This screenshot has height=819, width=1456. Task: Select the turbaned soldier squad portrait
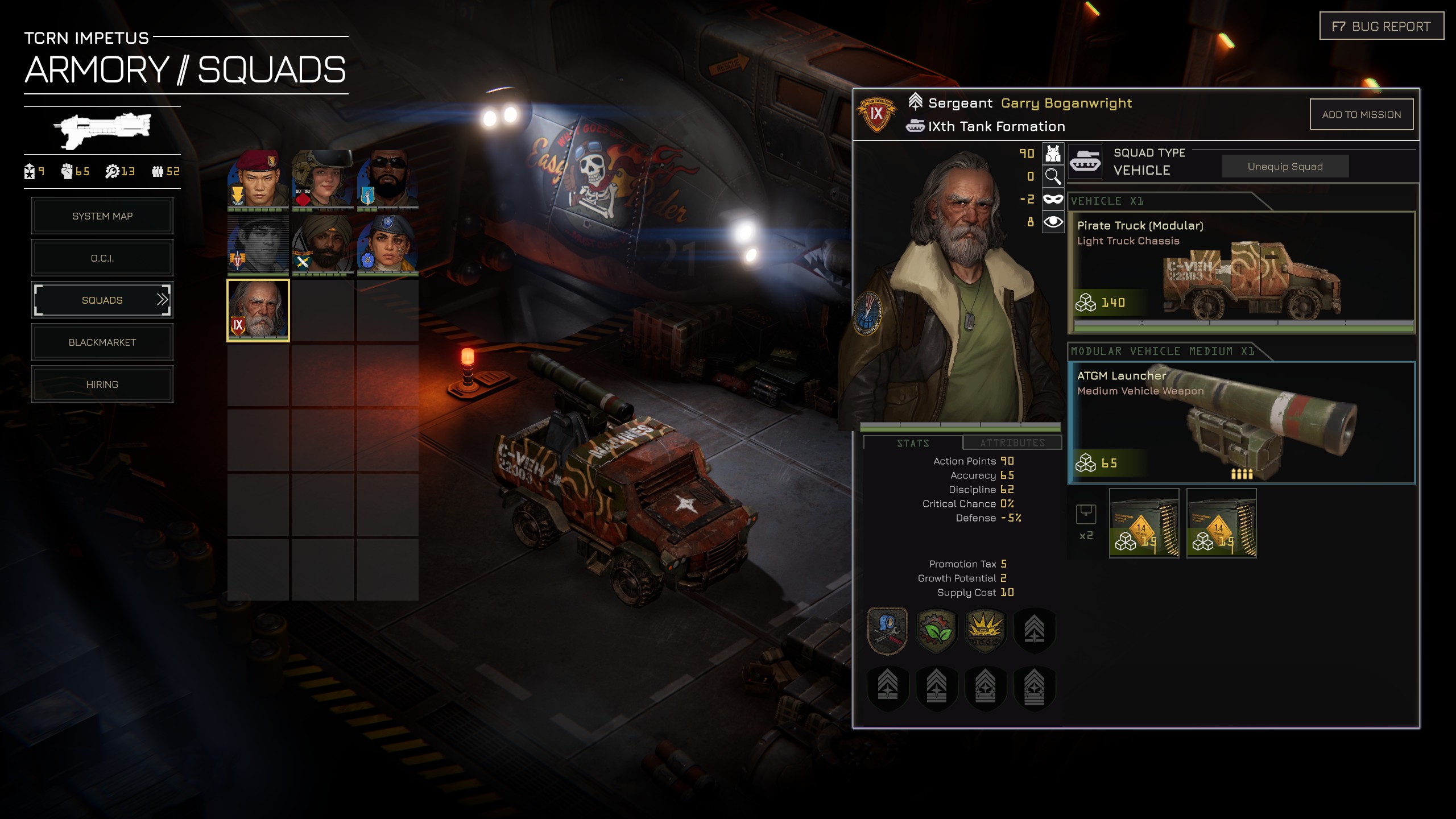click(x=323, y=245)
